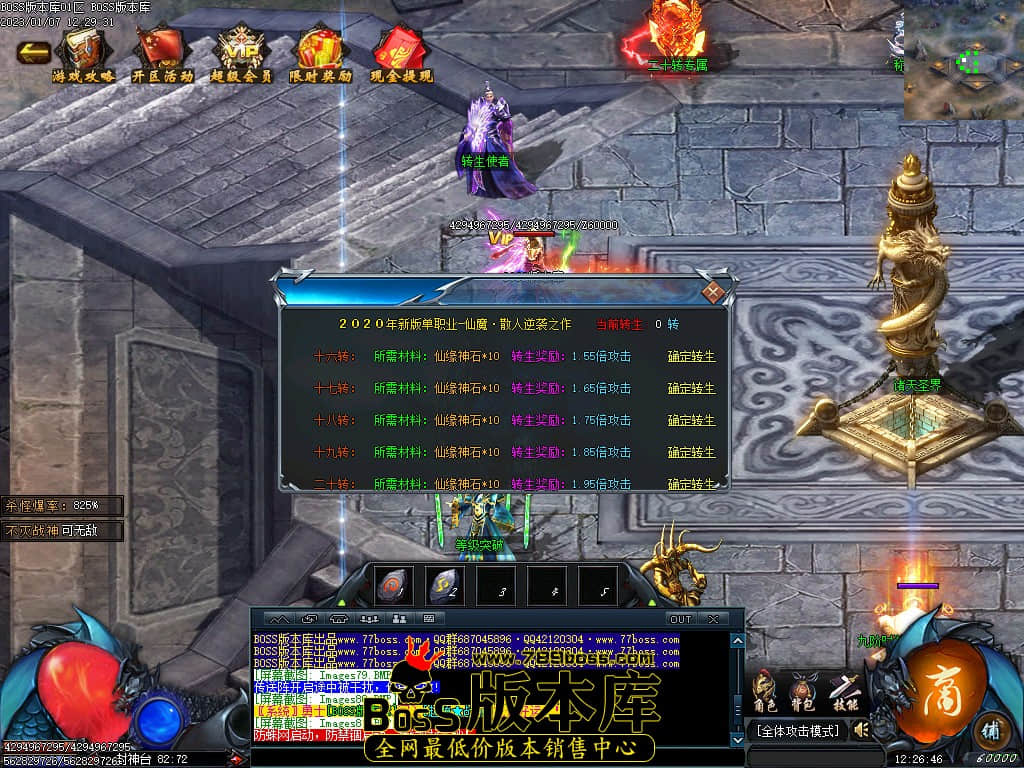1024x768 pixels.
Task: Open the round 铺 shop button
Action: 991,728
